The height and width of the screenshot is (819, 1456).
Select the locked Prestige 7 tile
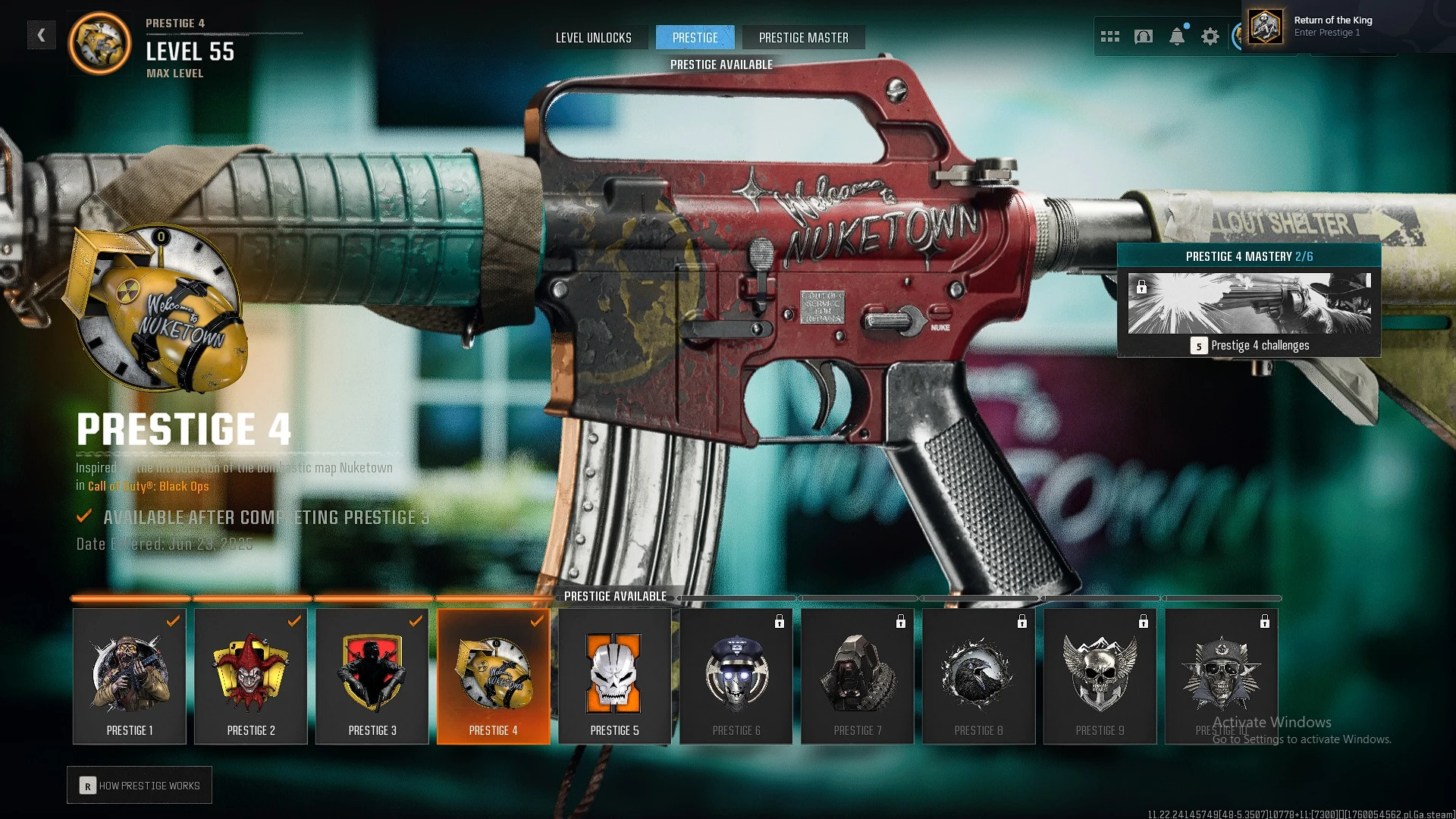tap(858, 676)
